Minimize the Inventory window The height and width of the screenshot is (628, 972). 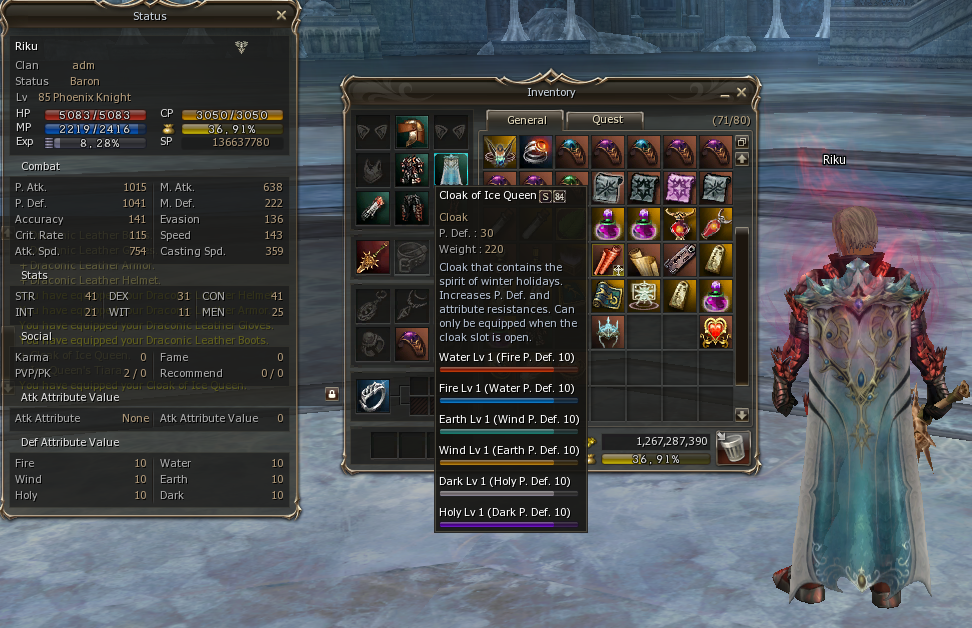pos(724,94)
